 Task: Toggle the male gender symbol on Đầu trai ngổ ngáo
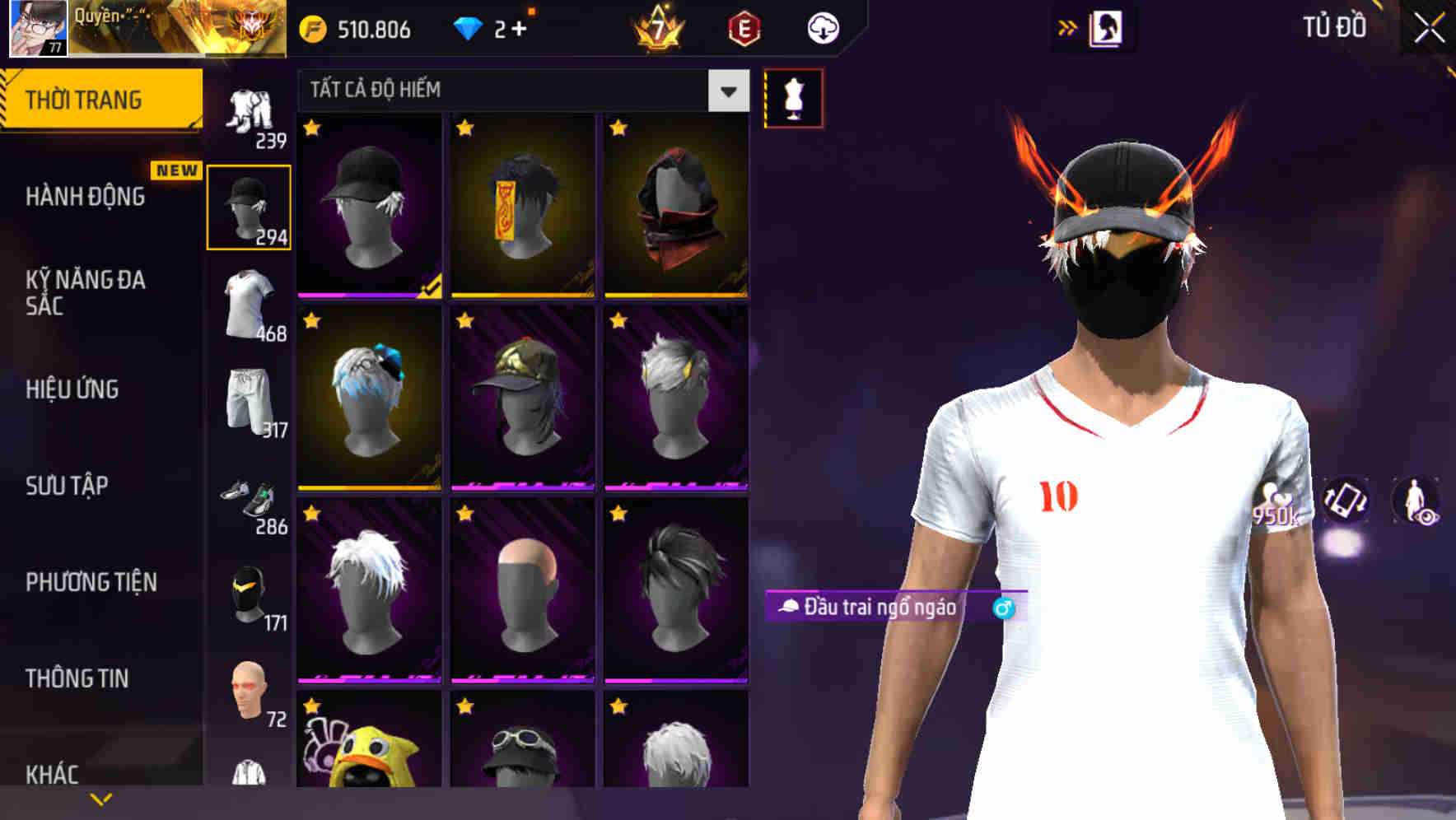pyautogui.click(x=1003, y=608)
